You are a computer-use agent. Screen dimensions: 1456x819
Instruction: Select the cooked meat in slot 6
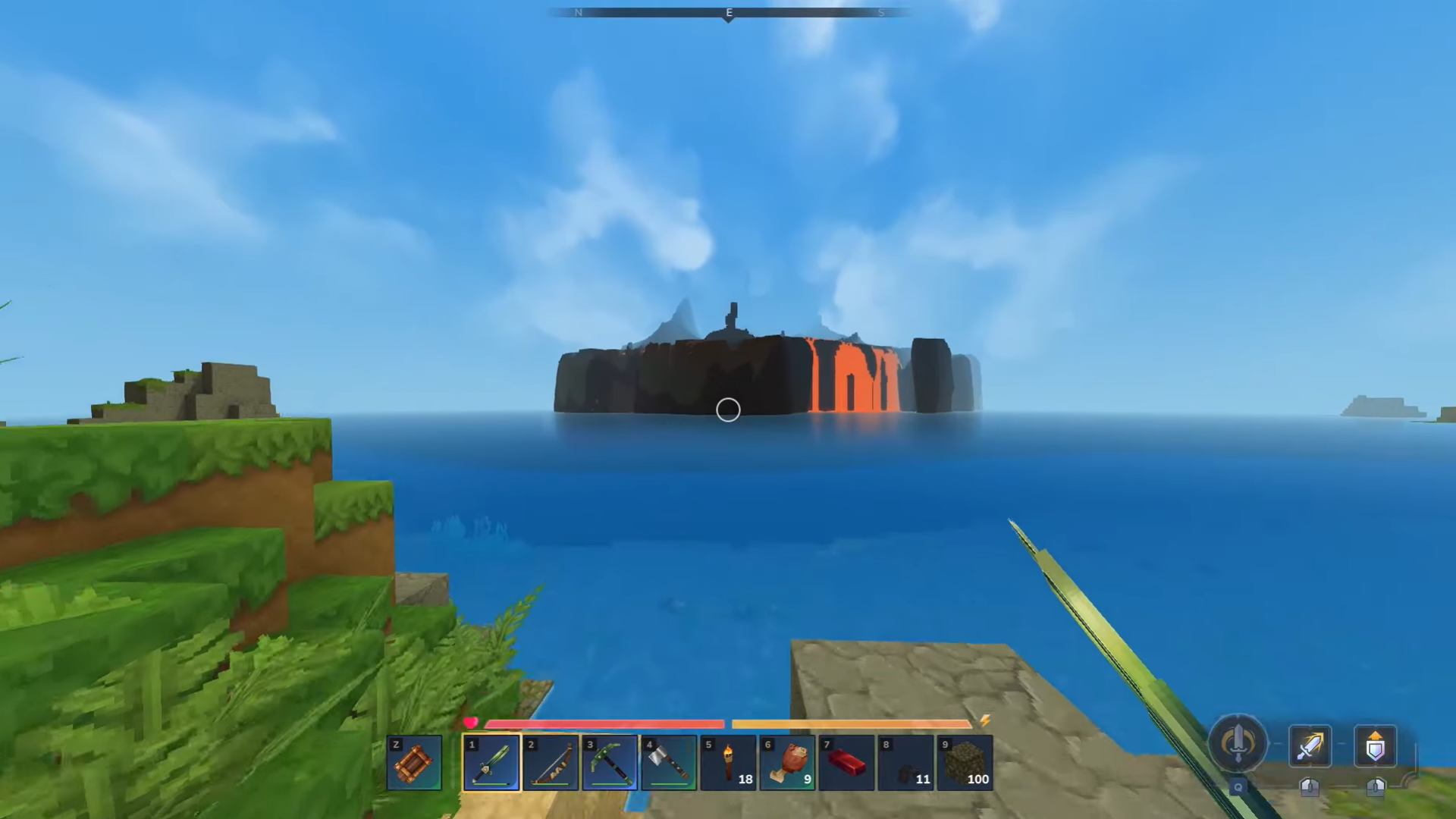787,762
